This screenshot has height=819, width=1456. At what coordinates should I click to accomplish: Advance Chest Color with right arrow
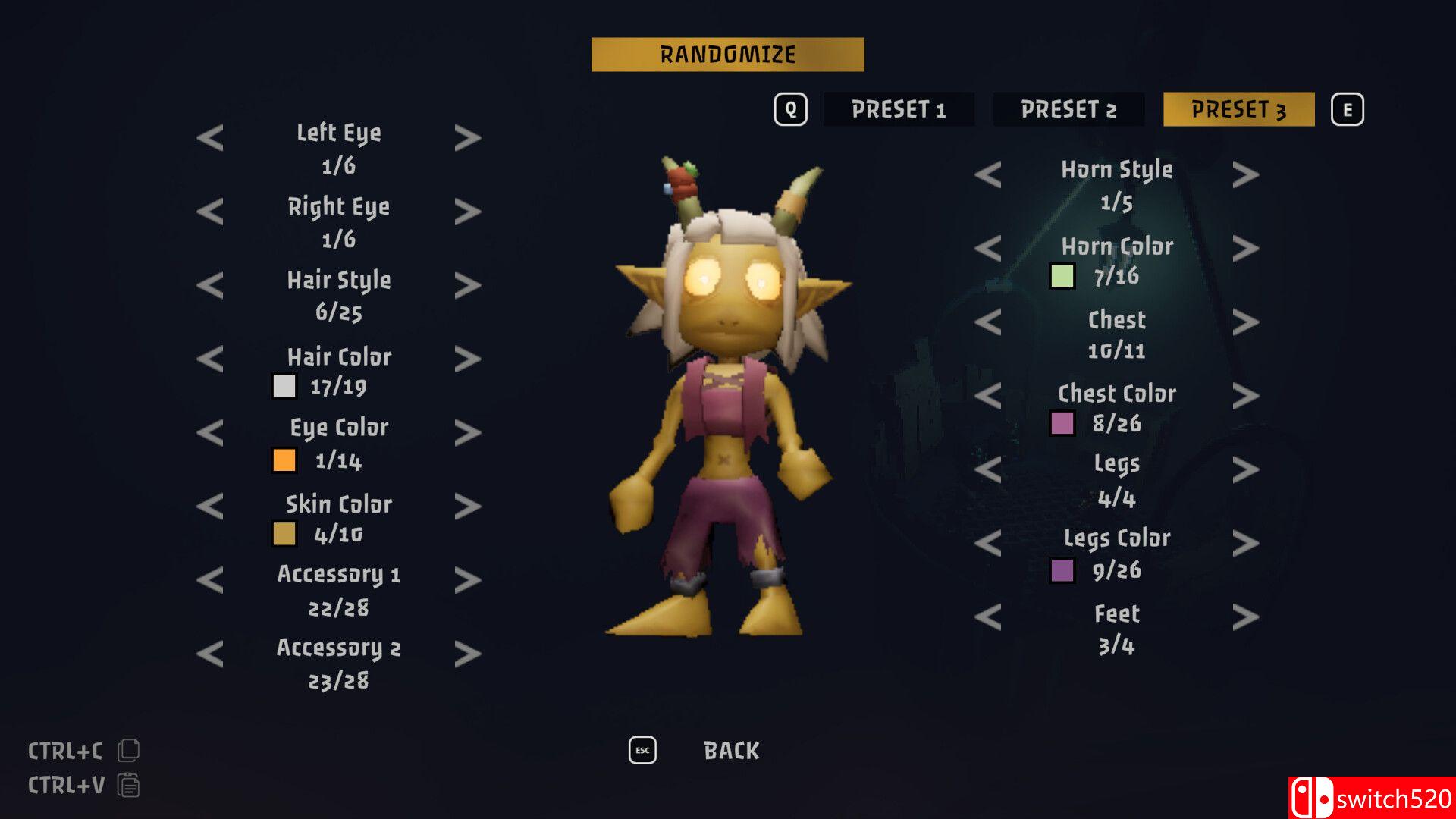pyautogui.click(x=1245, y=396)
